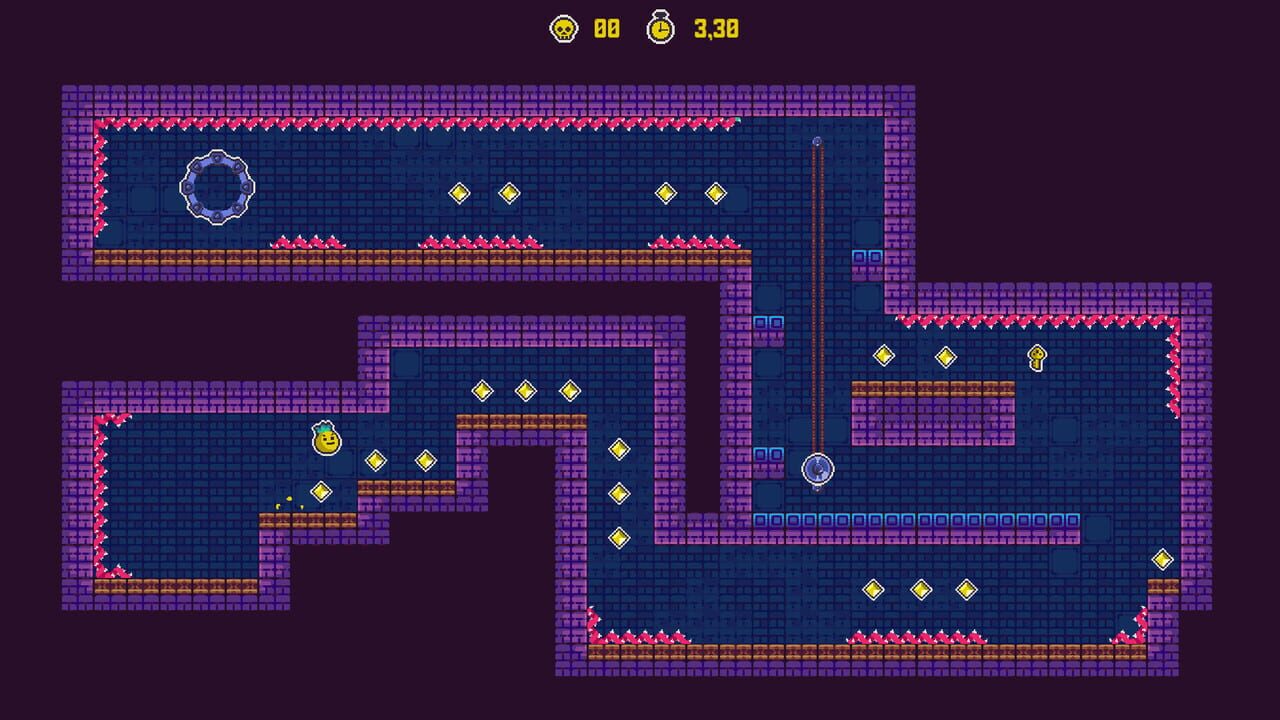1280x720 pixels.
Task: Click the skull counter icon in the HUD
Action: coord(564,29)
